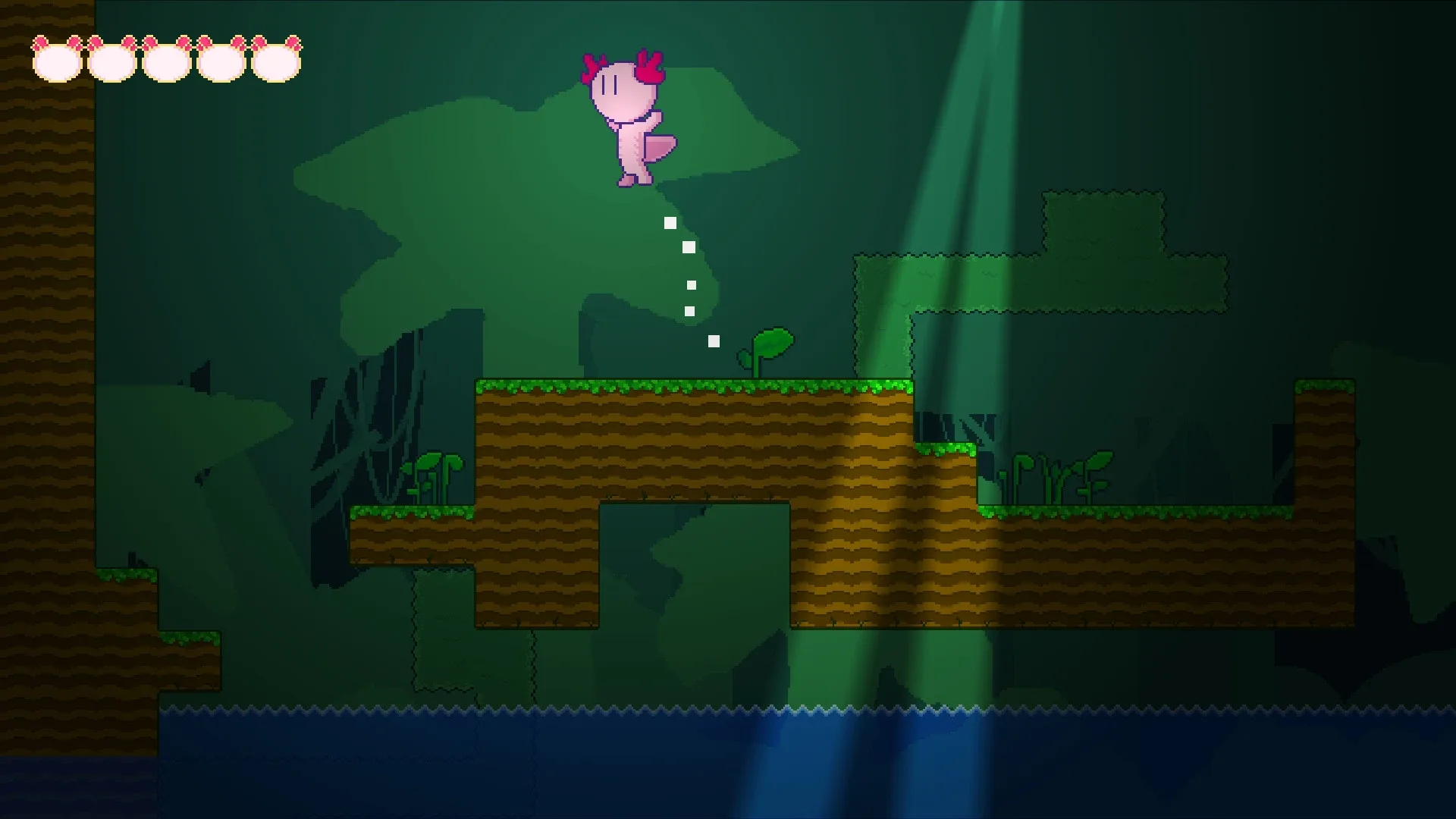Image resolution: width=1456 pixels, height=819 pixels.
Task: Toggle the lowest white dotted trail particle
Action: pyautogui.click(x=713, y=341)
